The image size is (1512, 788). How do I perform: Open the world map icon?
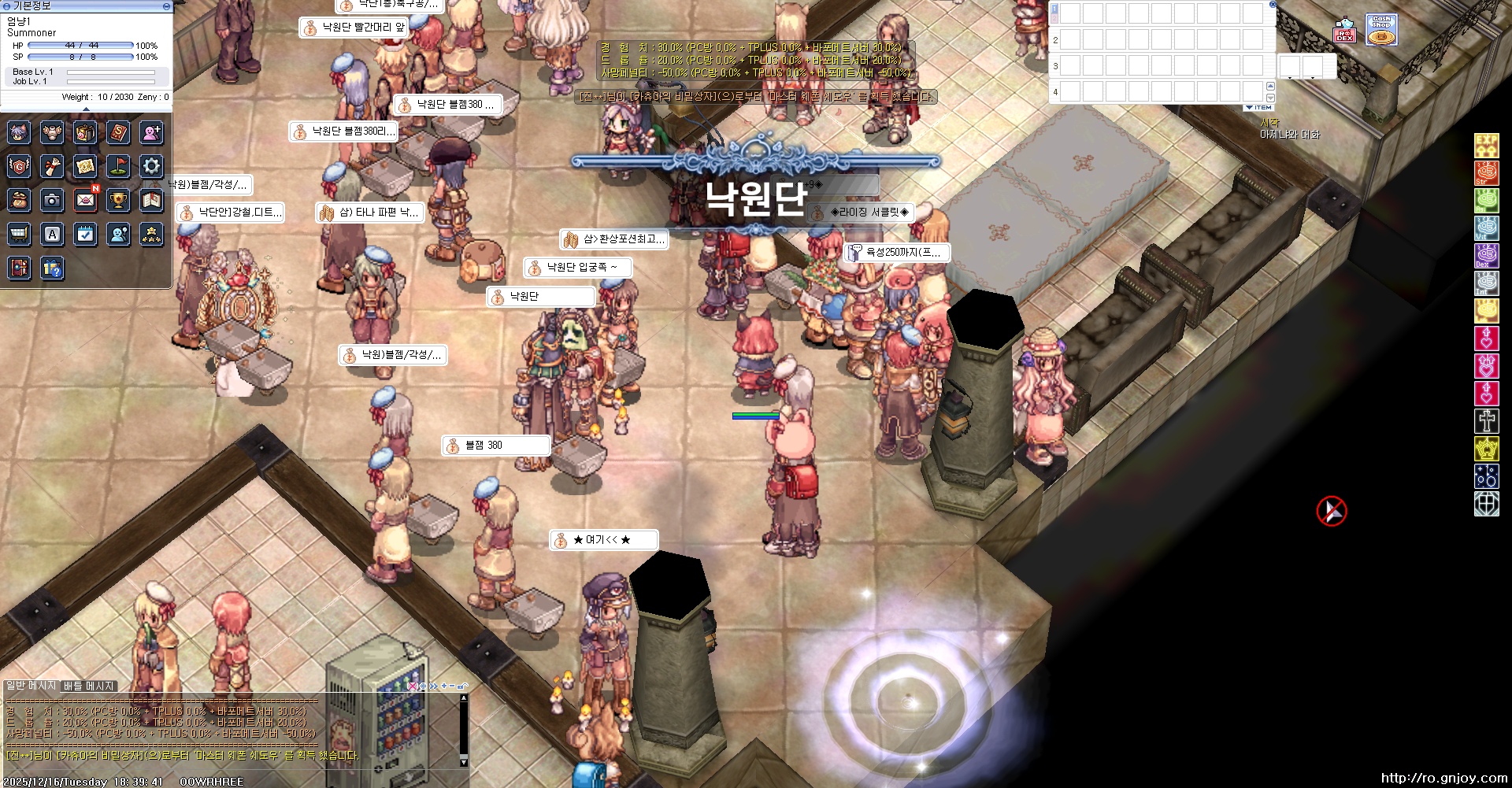pos(86,166)
